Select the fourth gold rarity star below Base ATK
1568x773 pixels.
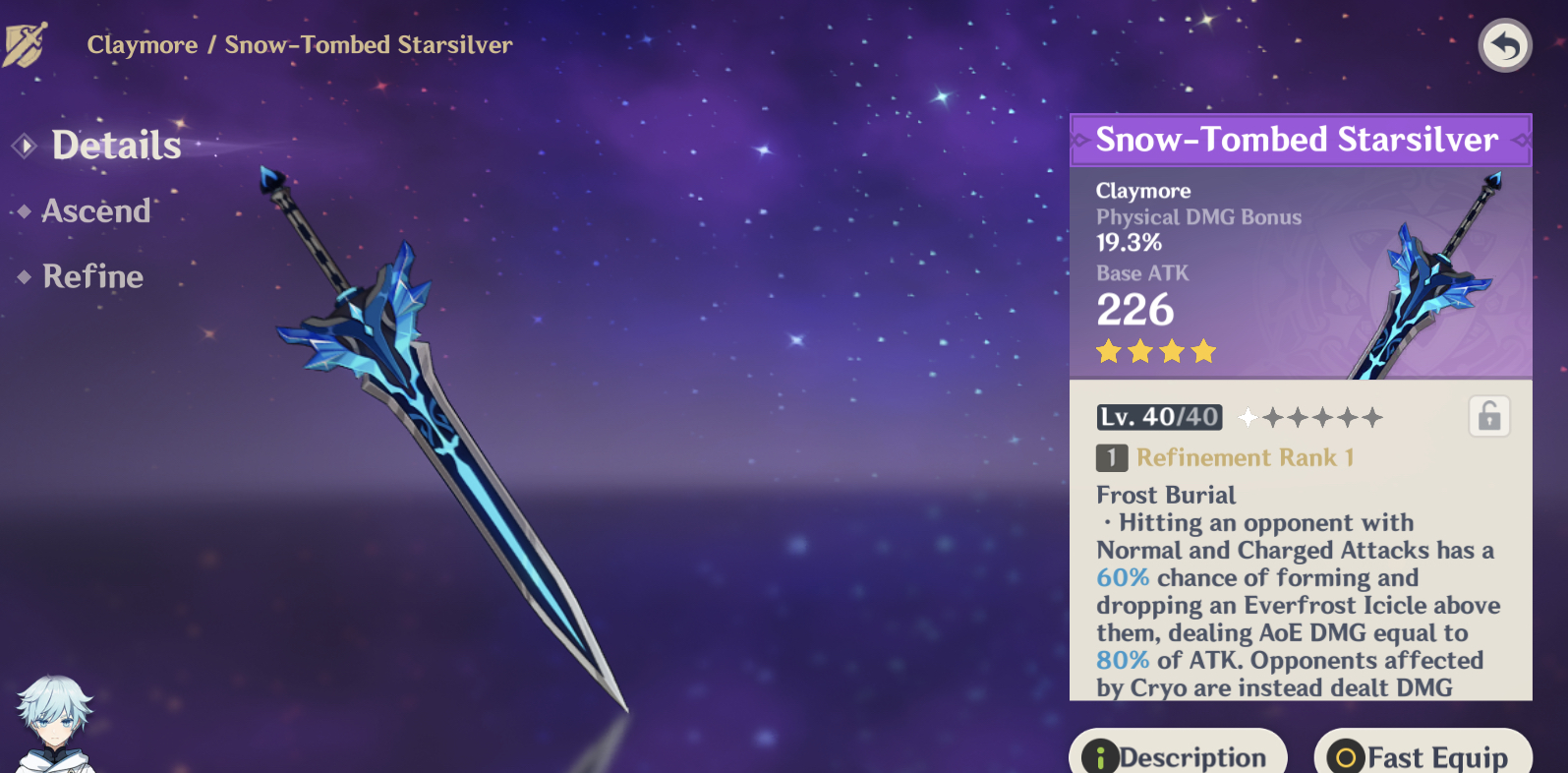pyautogui.click(x=1202, y=351)
